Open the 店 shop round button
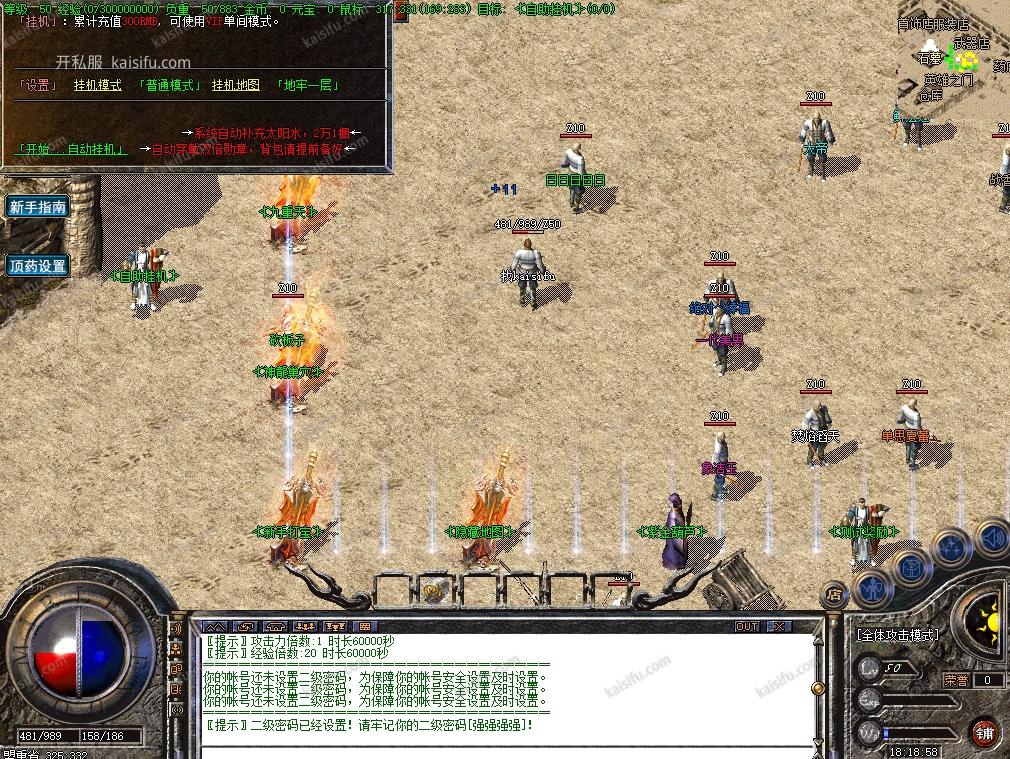This screenshot has width=1010, height=759. [x=832, y=595]
